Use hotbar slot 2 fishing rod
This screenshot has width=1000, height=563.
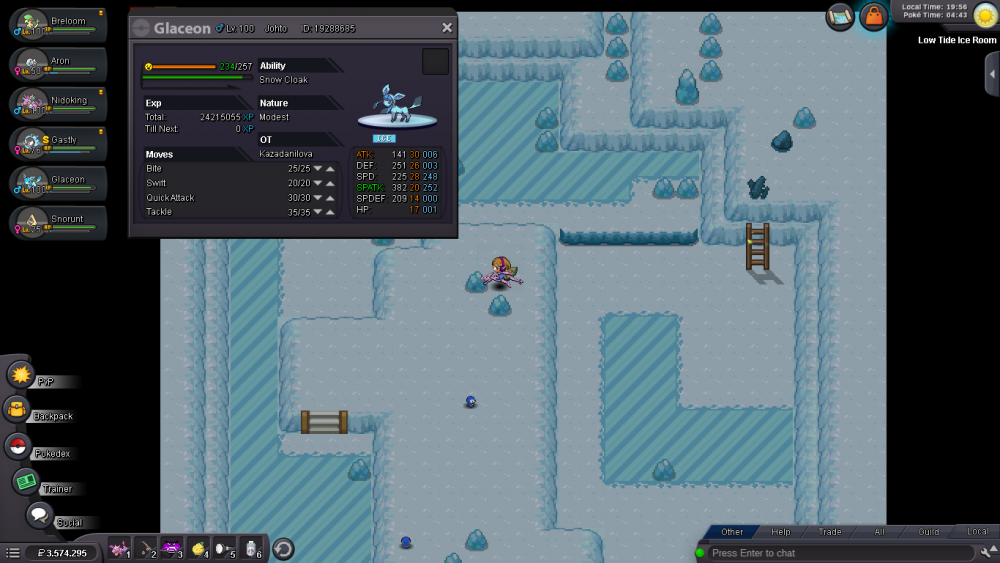pos(146,548)
